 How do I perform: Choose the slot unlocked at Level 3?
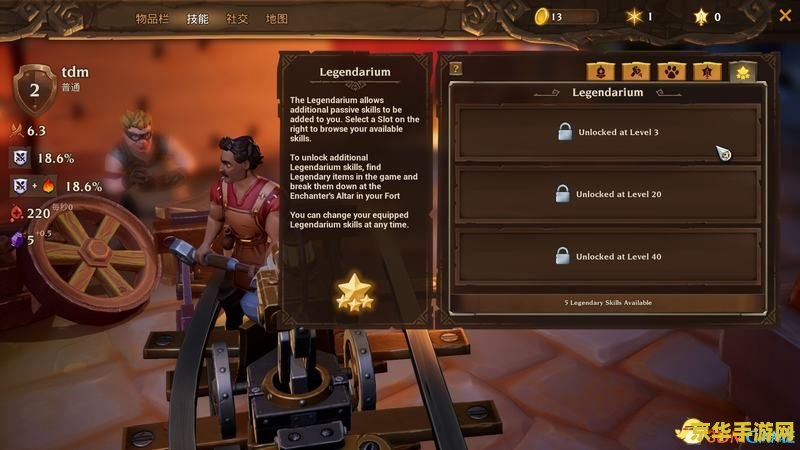pos(608,132)
